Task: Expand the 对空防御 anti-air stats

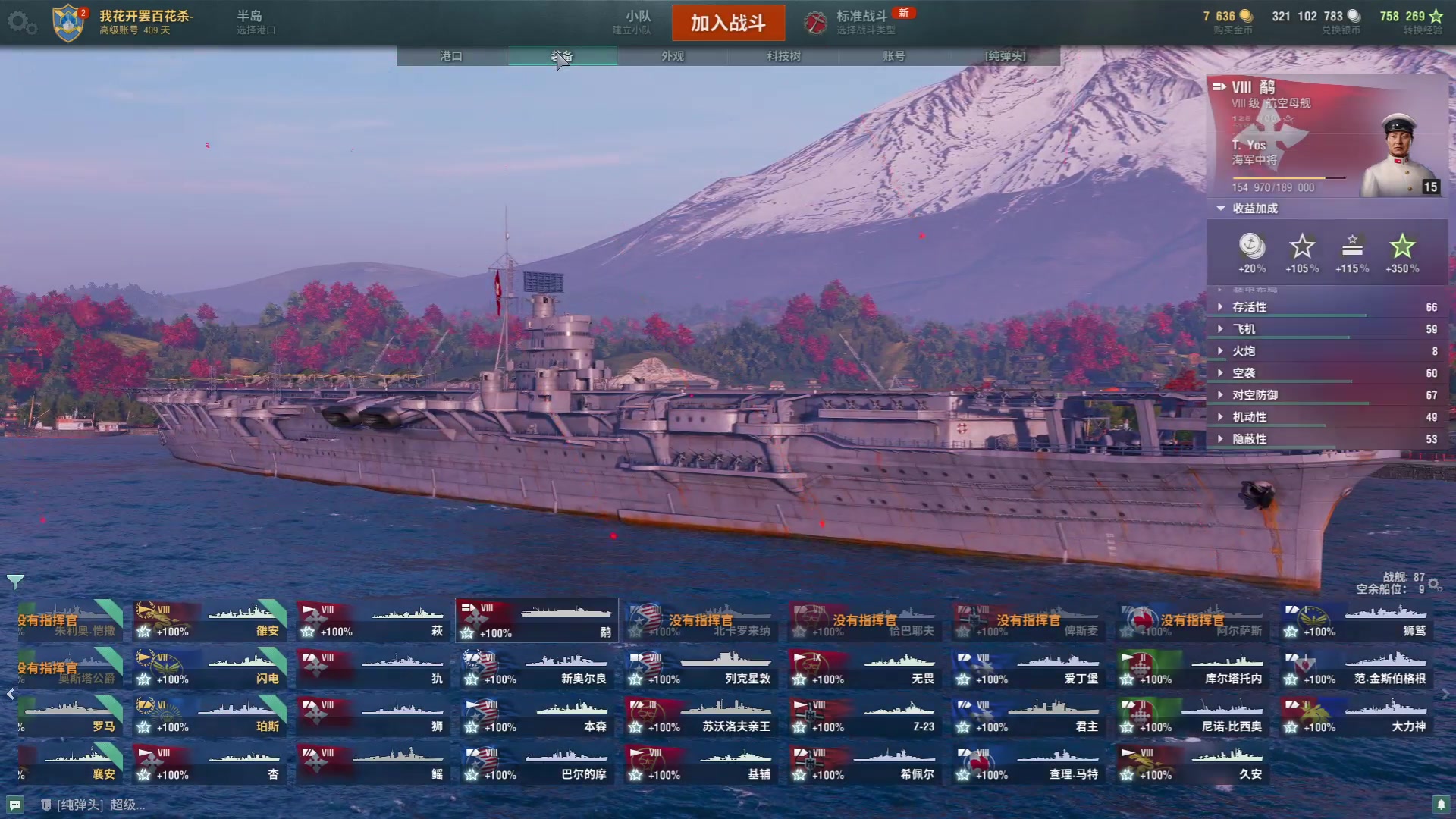Action: [x=1254, y=395]
